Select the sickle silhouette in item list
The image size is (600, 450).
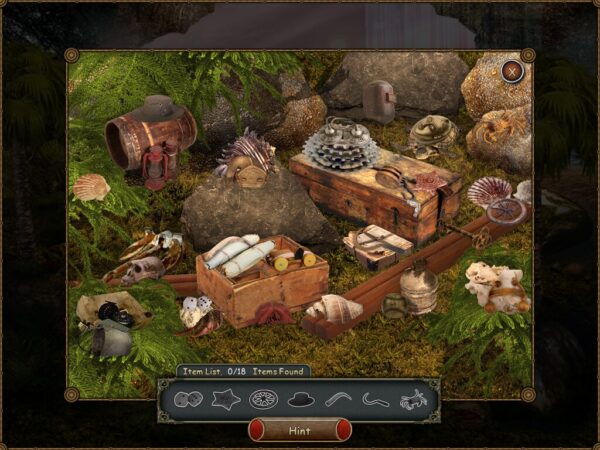[376, 400]
